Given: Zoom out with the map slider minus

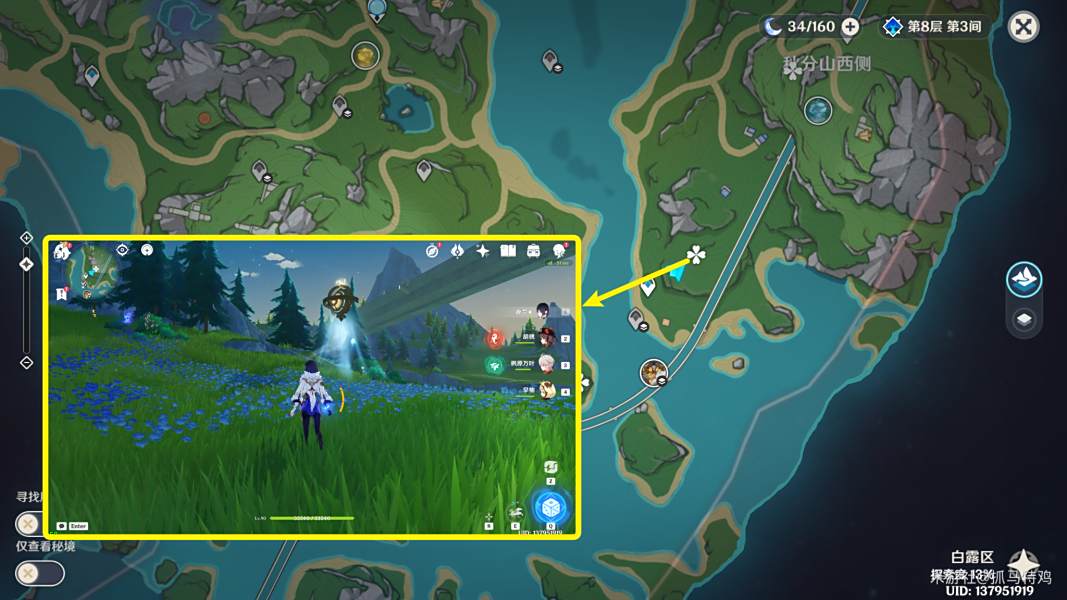Looking at the screenshot, I should tap(27, 362).
